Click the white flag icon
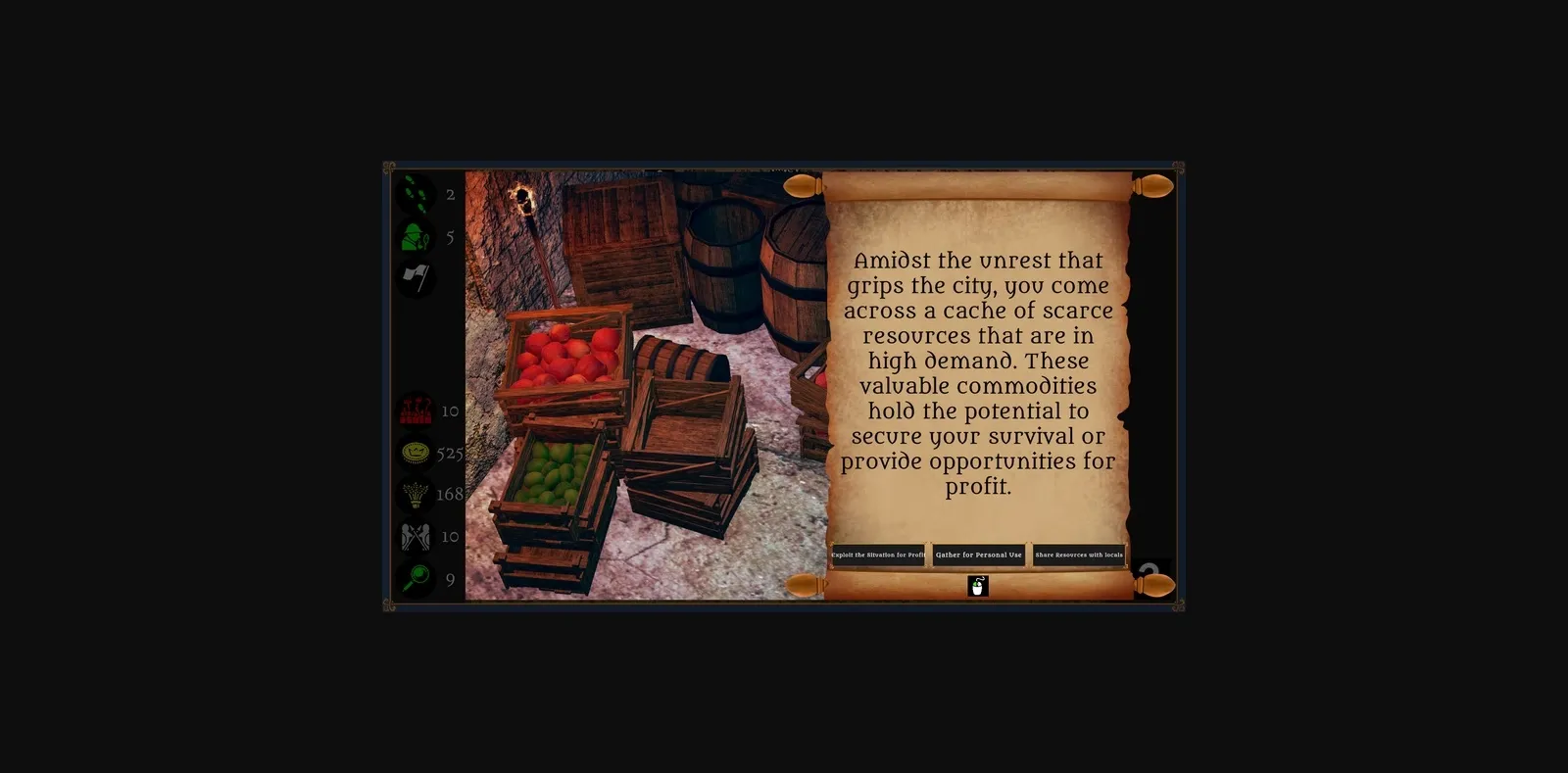Viewport: 1568px width, 773px height. [x=416, y=279]
